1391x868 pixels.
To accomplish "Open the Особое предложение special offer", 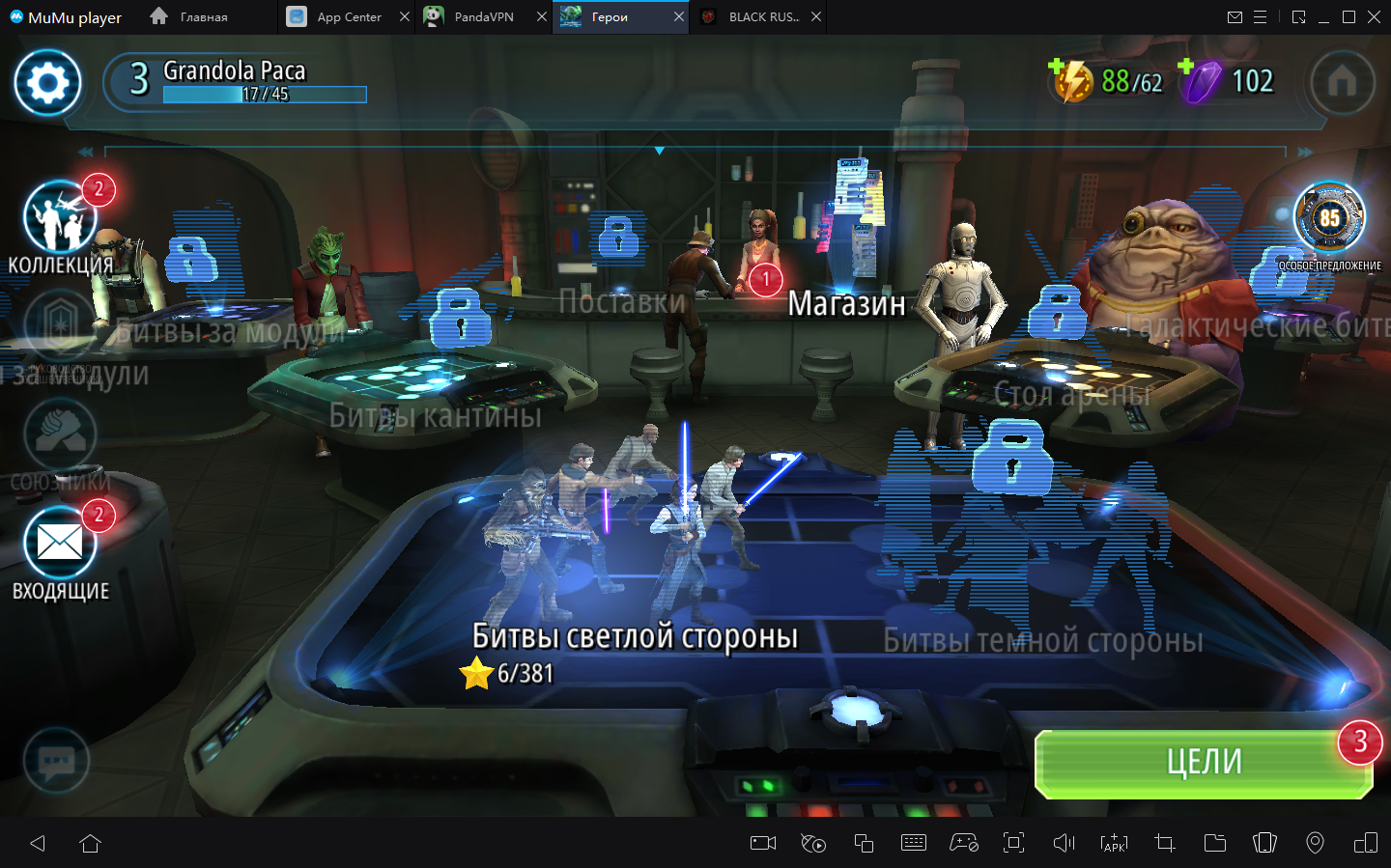I will pos(1329,219).
